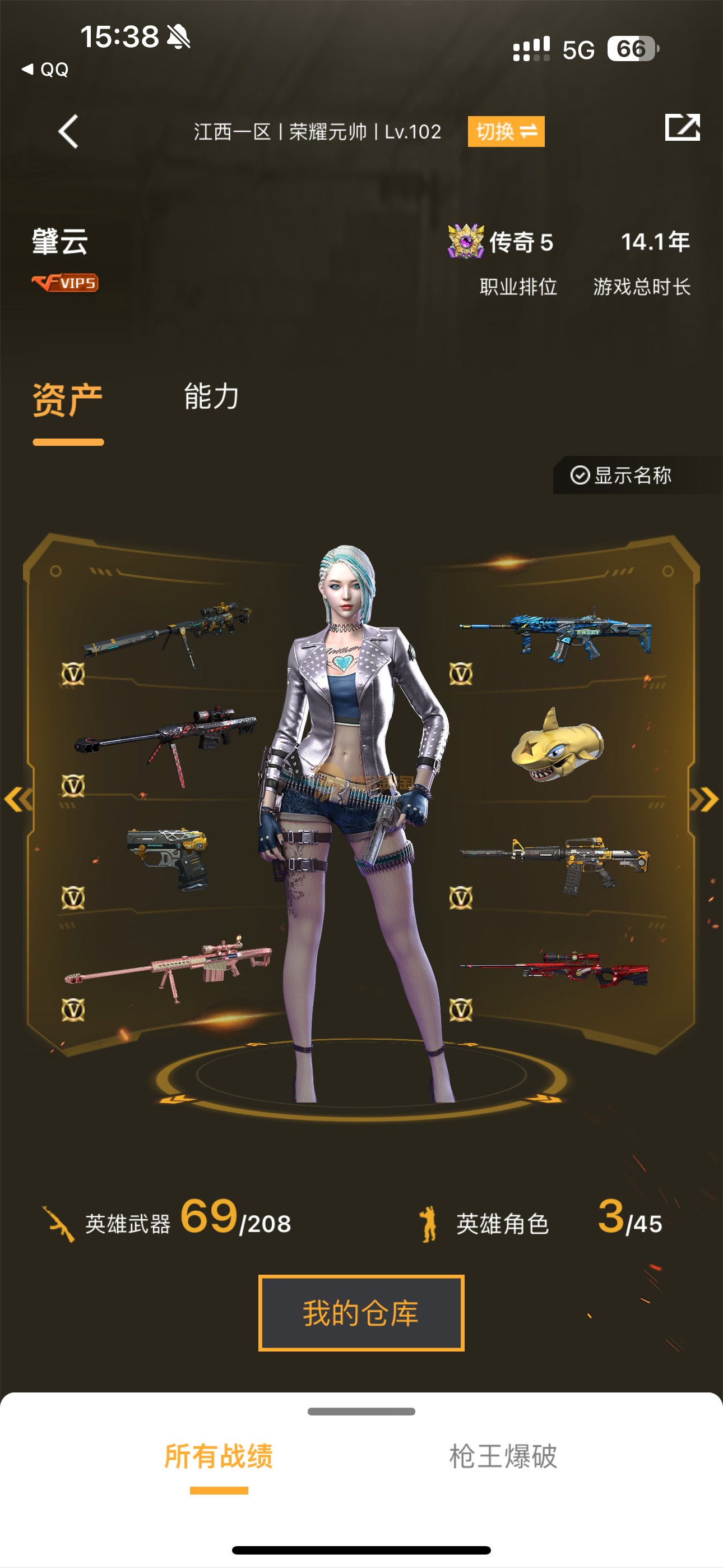Tap the orange 切换 switch button
This screenshot has height=1568, width=723.
pyautogui.click(x=506, y=131)
